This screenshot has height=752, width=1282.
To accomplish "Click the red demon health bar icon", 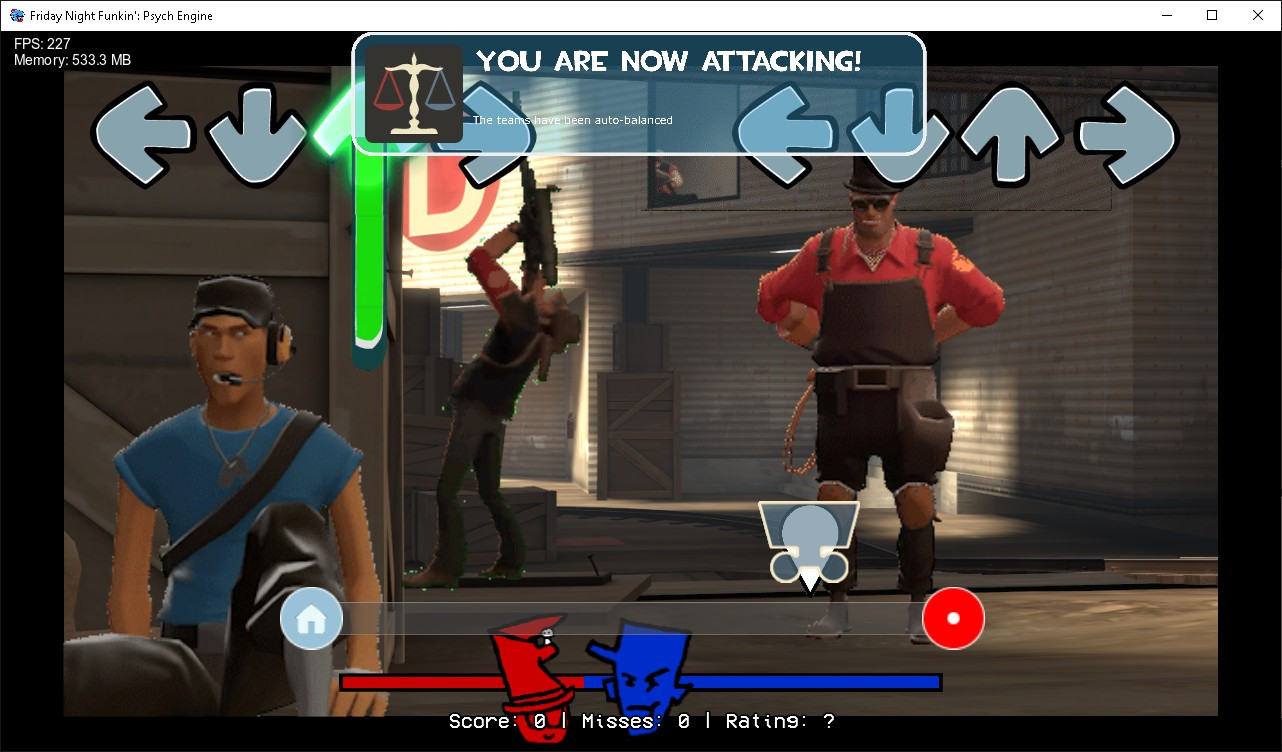I will click(530, 680).
